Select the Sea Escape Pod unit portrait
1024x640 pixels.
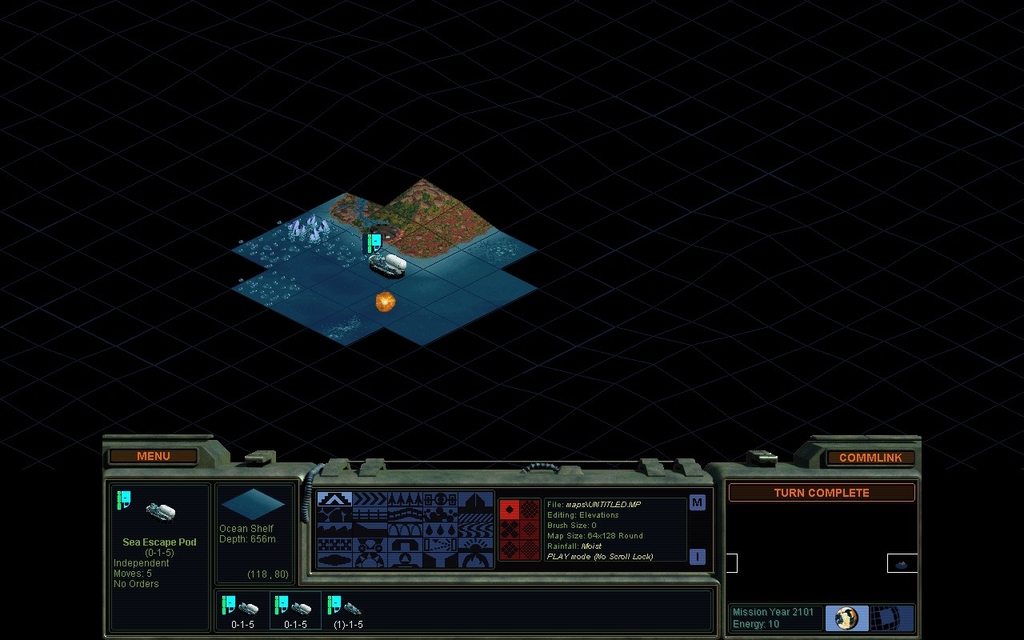(x=160, y=511)
